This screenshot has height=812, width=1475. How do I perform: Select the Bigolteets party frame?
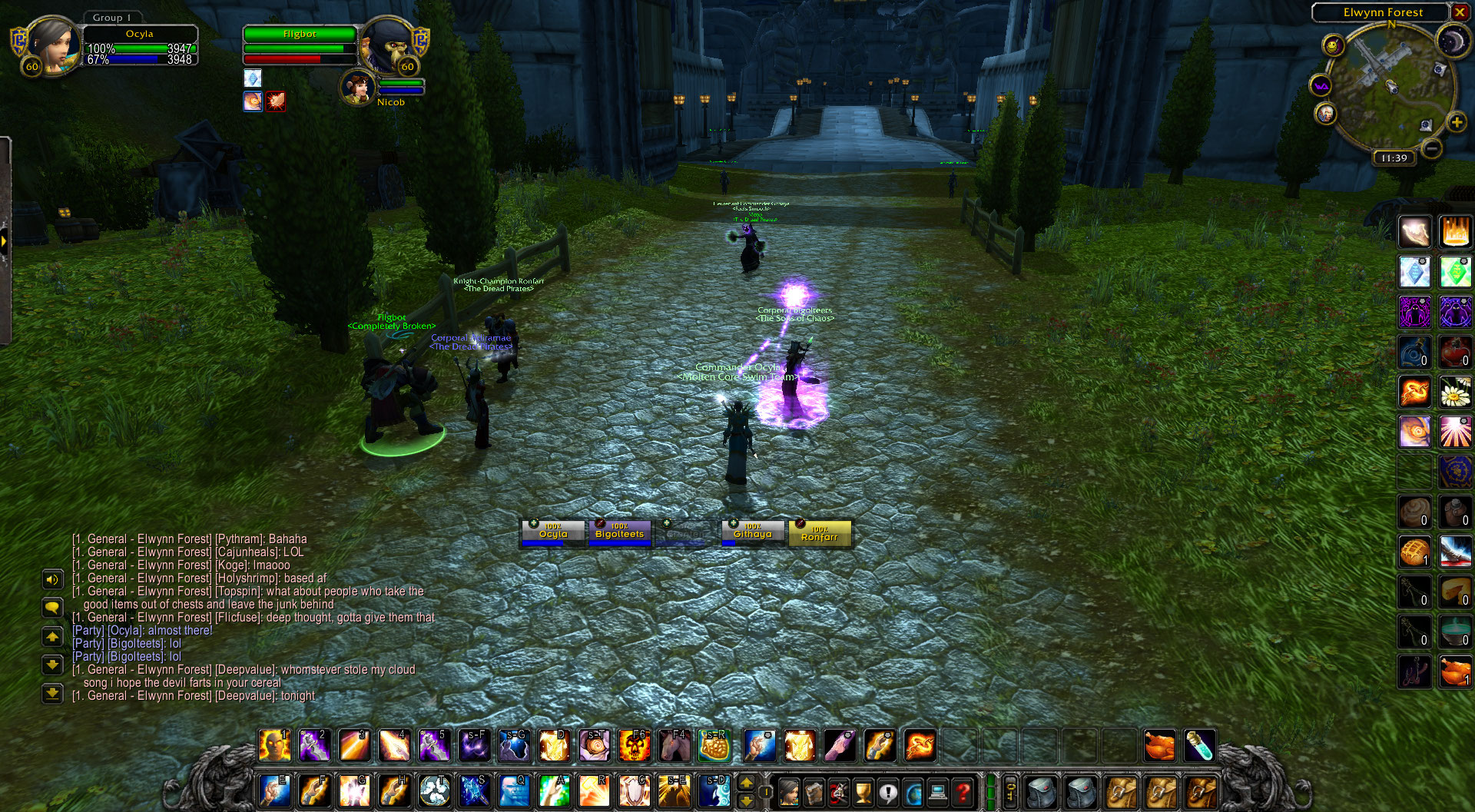pyautogui.click(x=619, y=532)
